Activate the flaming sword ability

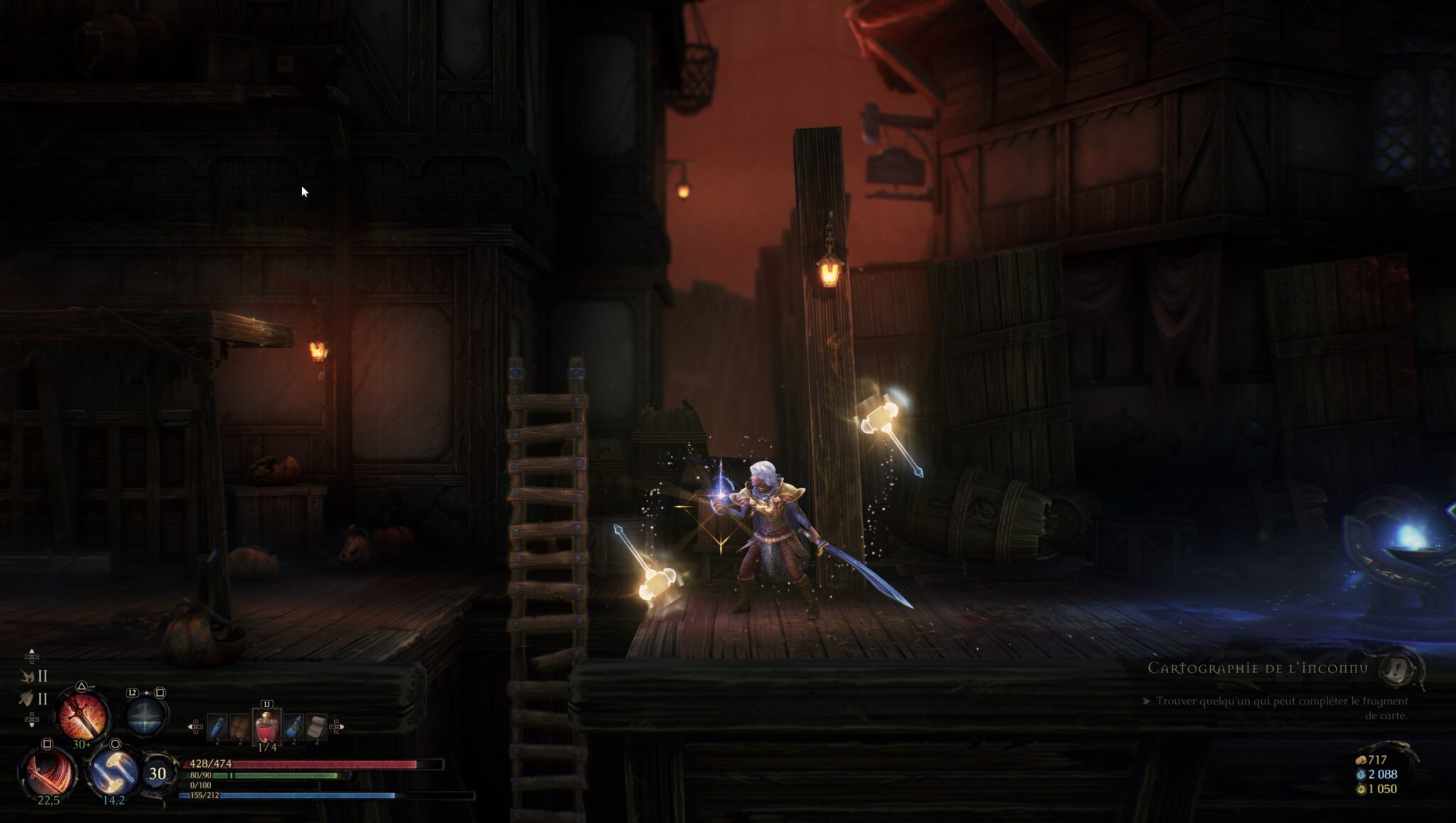tap(82, 716)
